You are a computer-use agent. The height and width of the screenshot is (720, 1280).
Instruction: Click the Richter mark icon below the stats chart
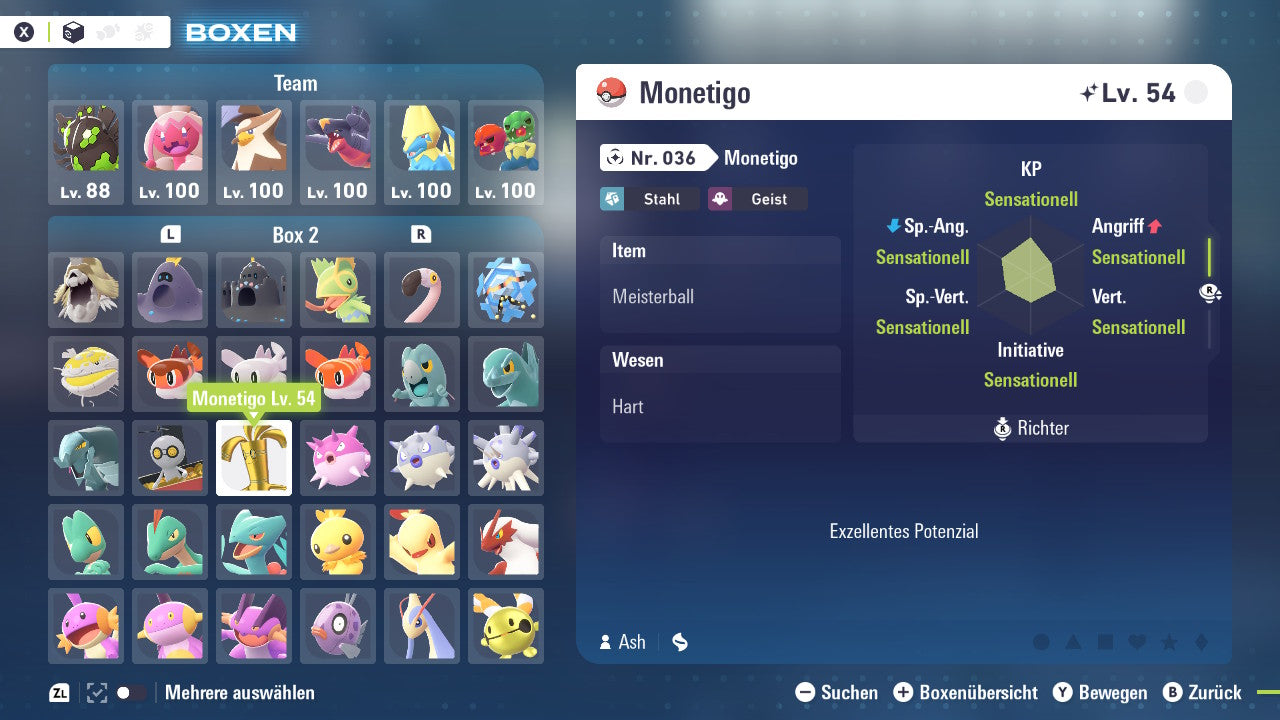point(1003,428)
